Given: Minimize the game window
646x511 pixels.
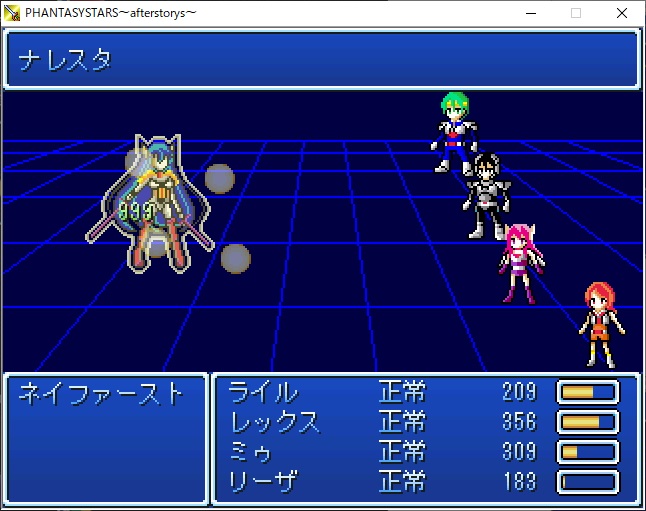Looking at the screenshot, I should (x=530, y=13).
